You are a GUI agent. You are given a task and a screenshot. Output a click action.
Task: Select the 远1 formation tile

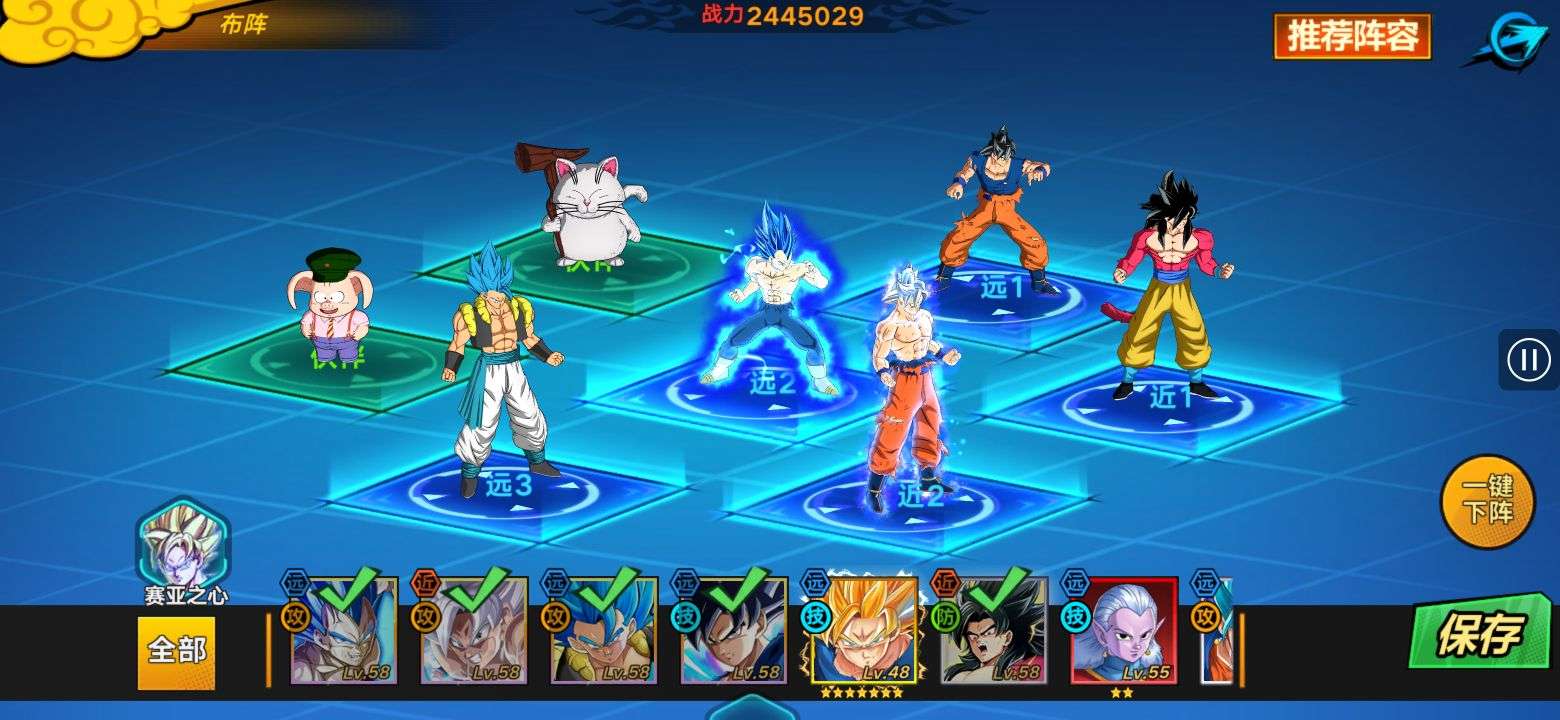pos(1000,292)
